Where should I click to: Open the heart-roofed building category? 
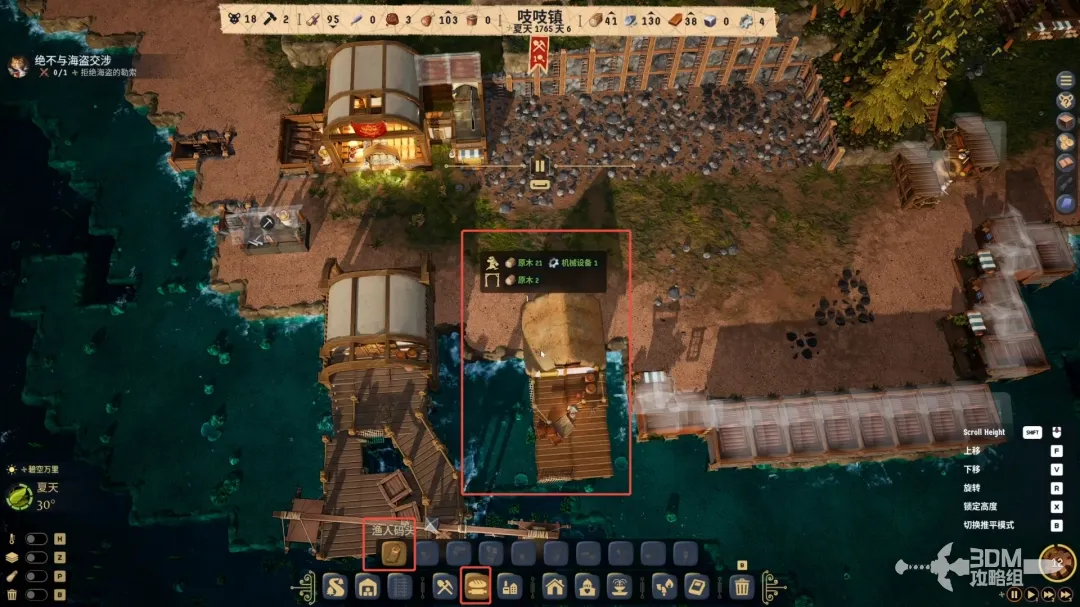(x=586, y=587)
